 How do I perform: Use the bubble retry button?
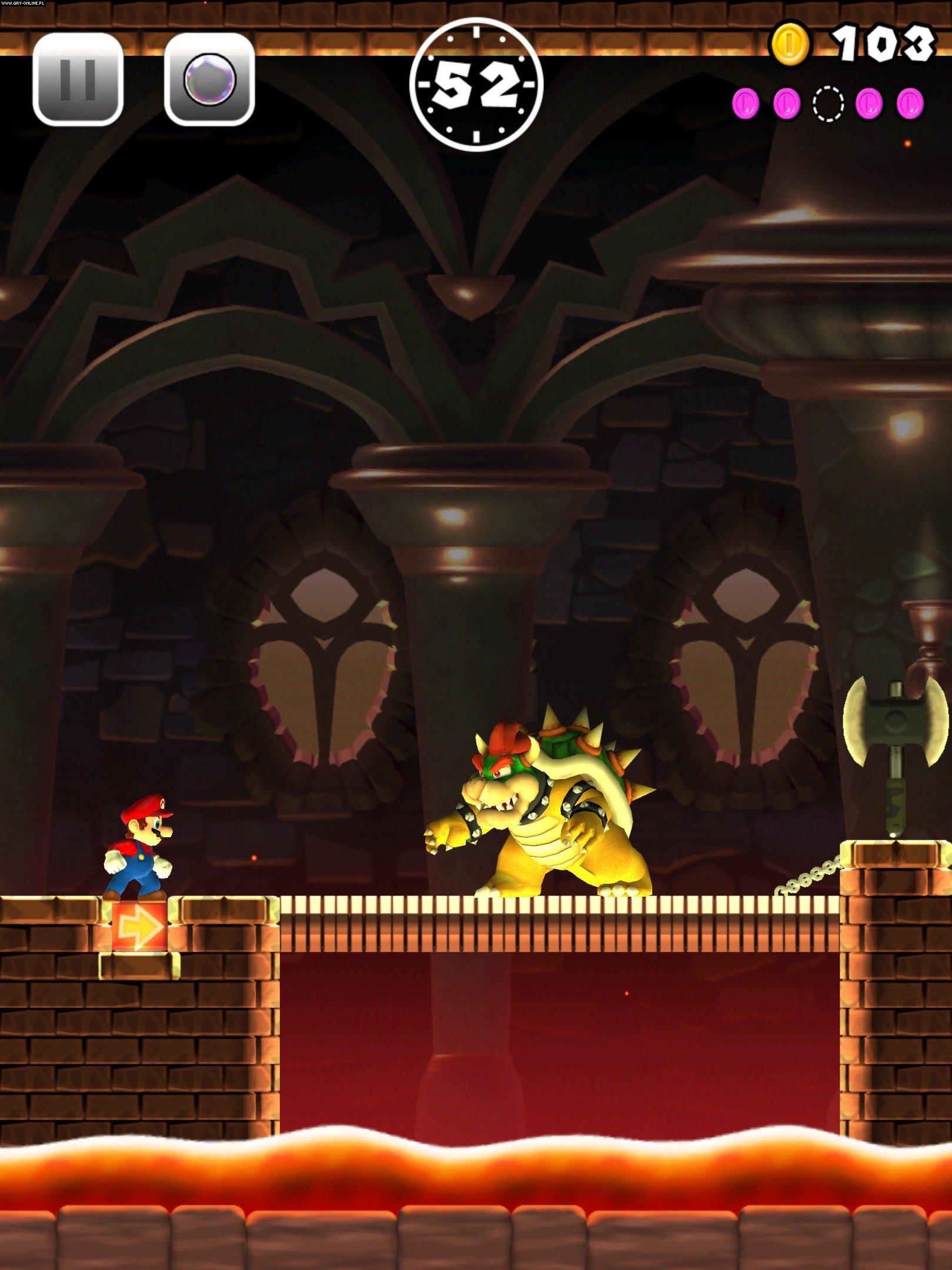209,79
